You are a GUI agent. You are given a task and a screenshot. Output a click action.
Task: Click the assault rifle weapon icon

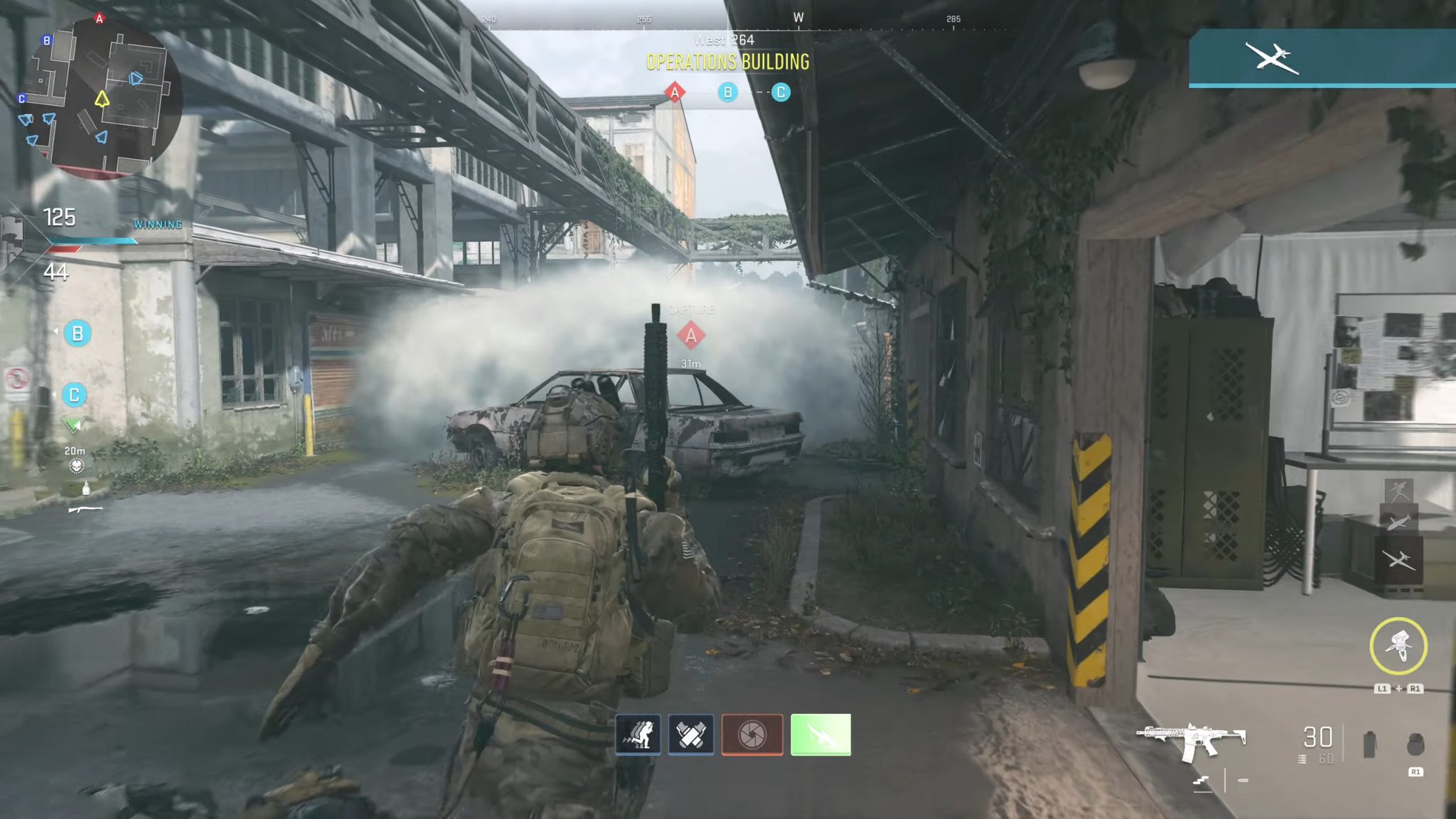click(x=1191, y=741)
